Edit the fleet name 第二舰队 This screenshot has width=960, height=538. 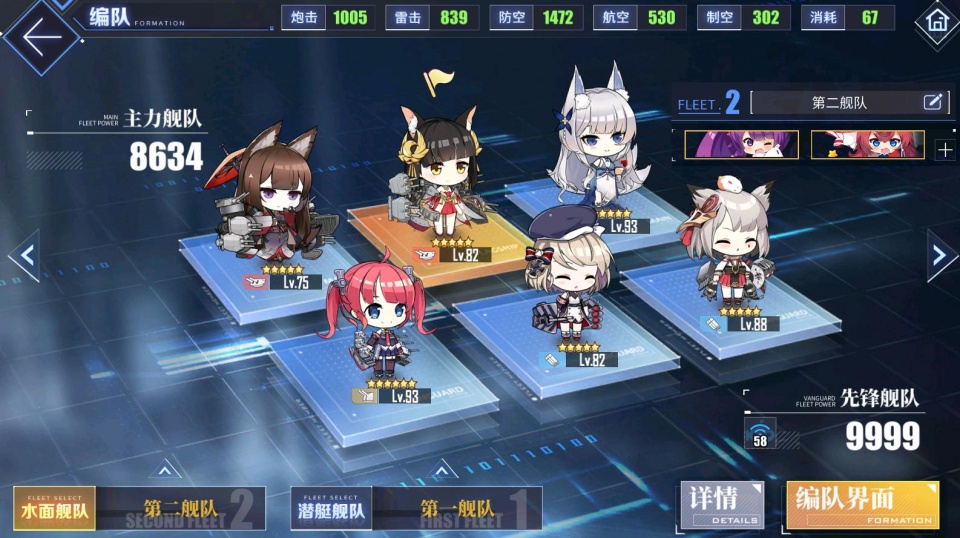click(x=932, y=102)
